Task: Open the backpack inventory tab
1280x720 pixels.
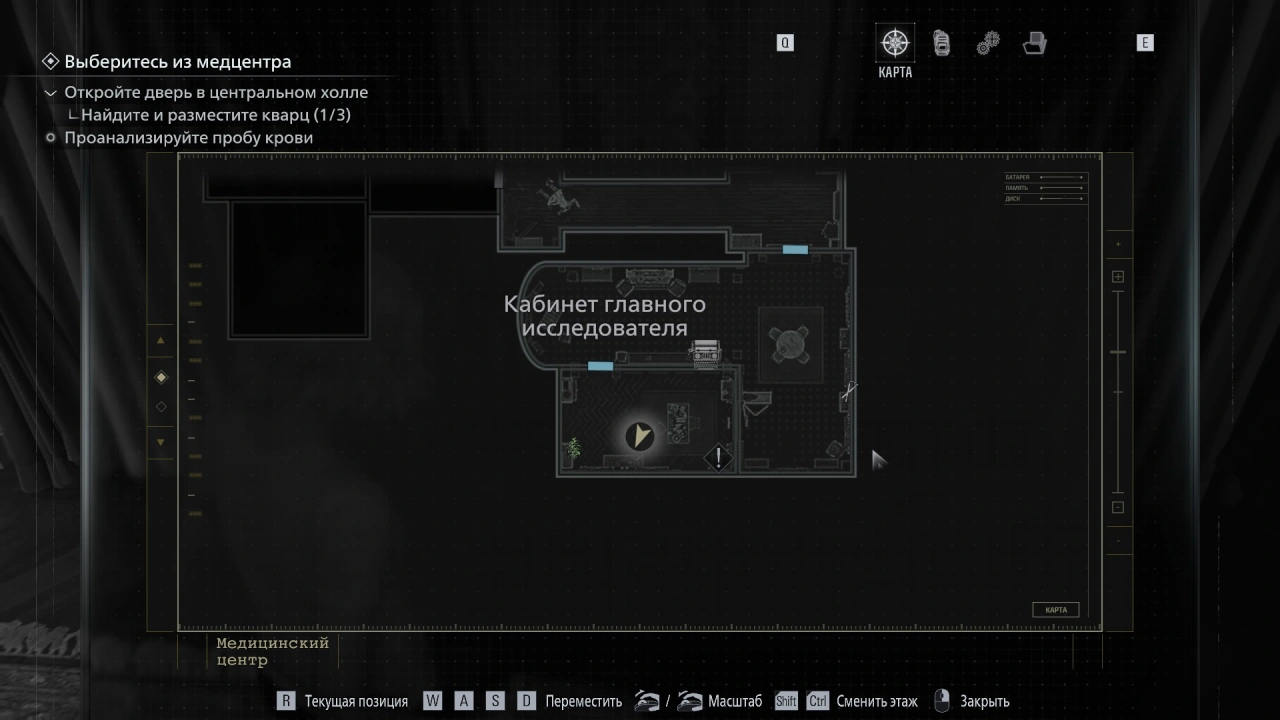Action: [x=941, y=43]
